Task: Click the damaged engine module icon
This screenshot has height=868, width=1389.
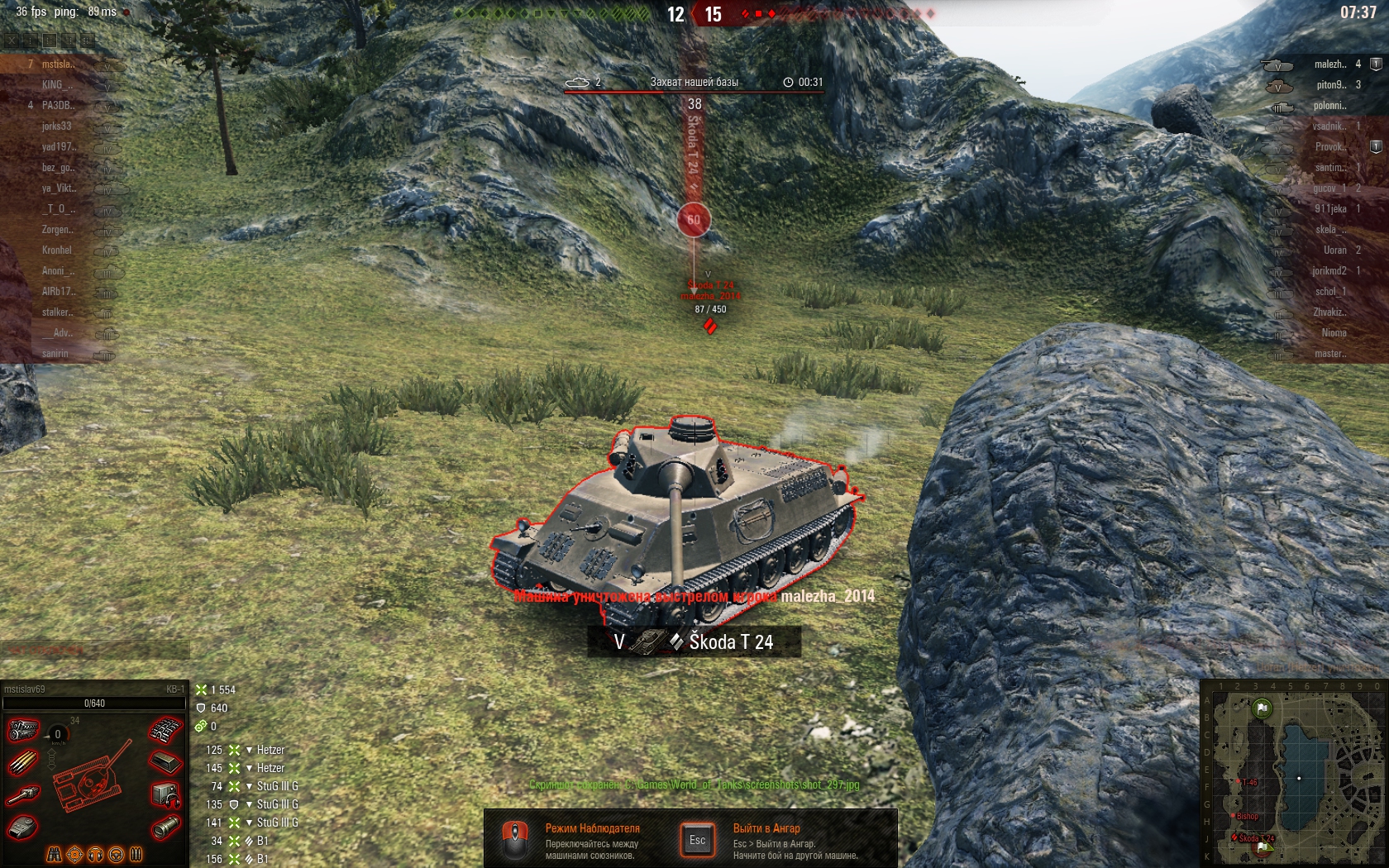Action: click(24, 730)
